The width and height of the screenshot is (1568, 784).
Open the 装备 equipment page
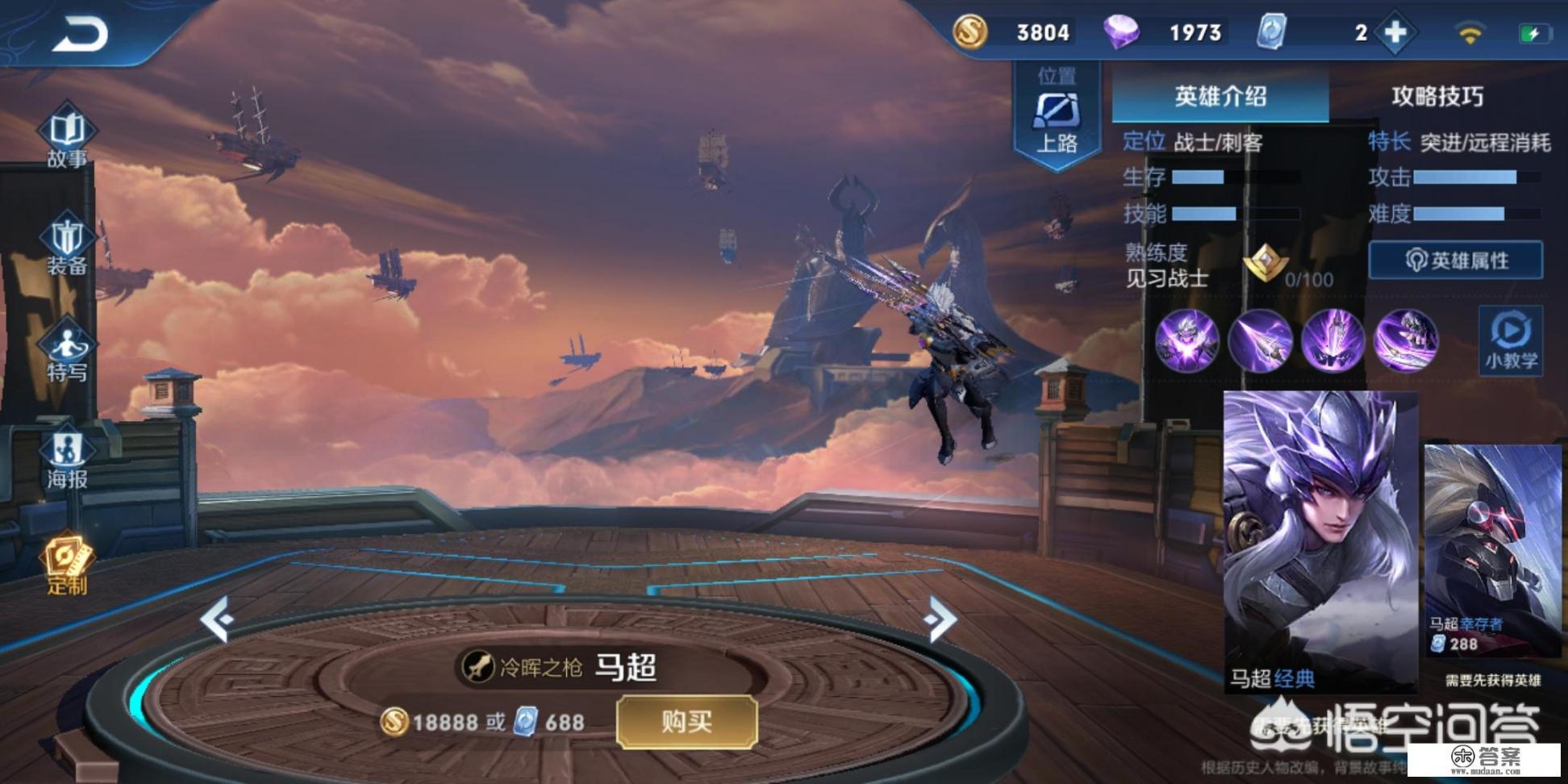click(x=67, y=244)
